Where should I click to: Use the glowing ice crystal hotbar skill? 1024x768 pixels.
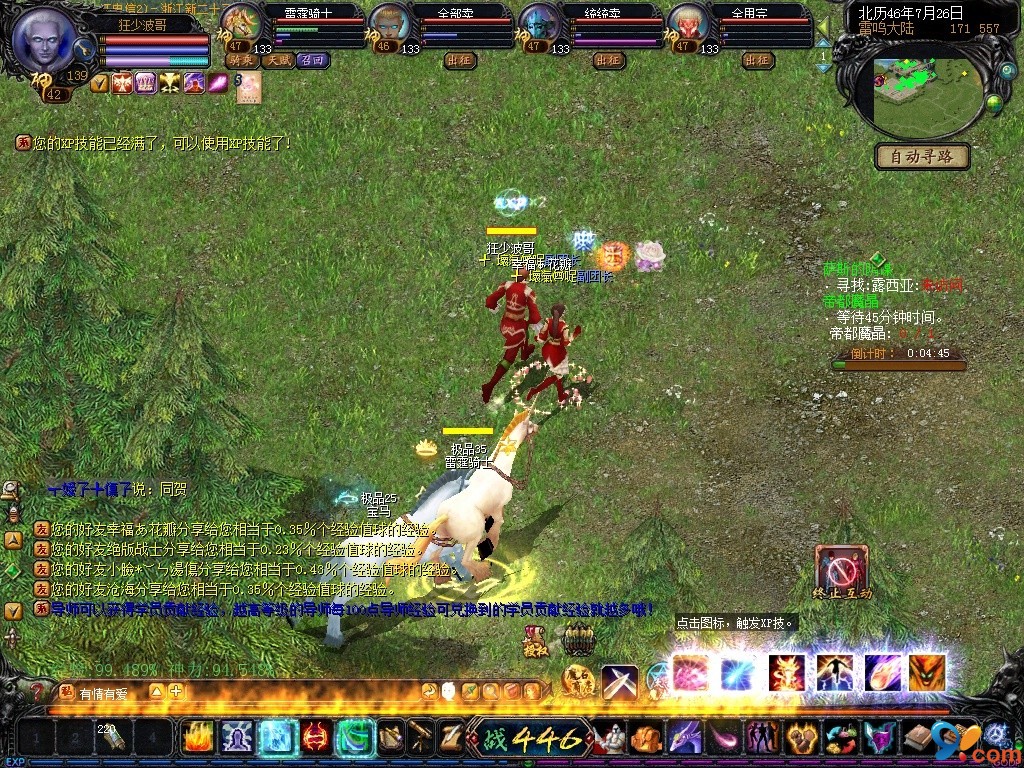[276, 738]
